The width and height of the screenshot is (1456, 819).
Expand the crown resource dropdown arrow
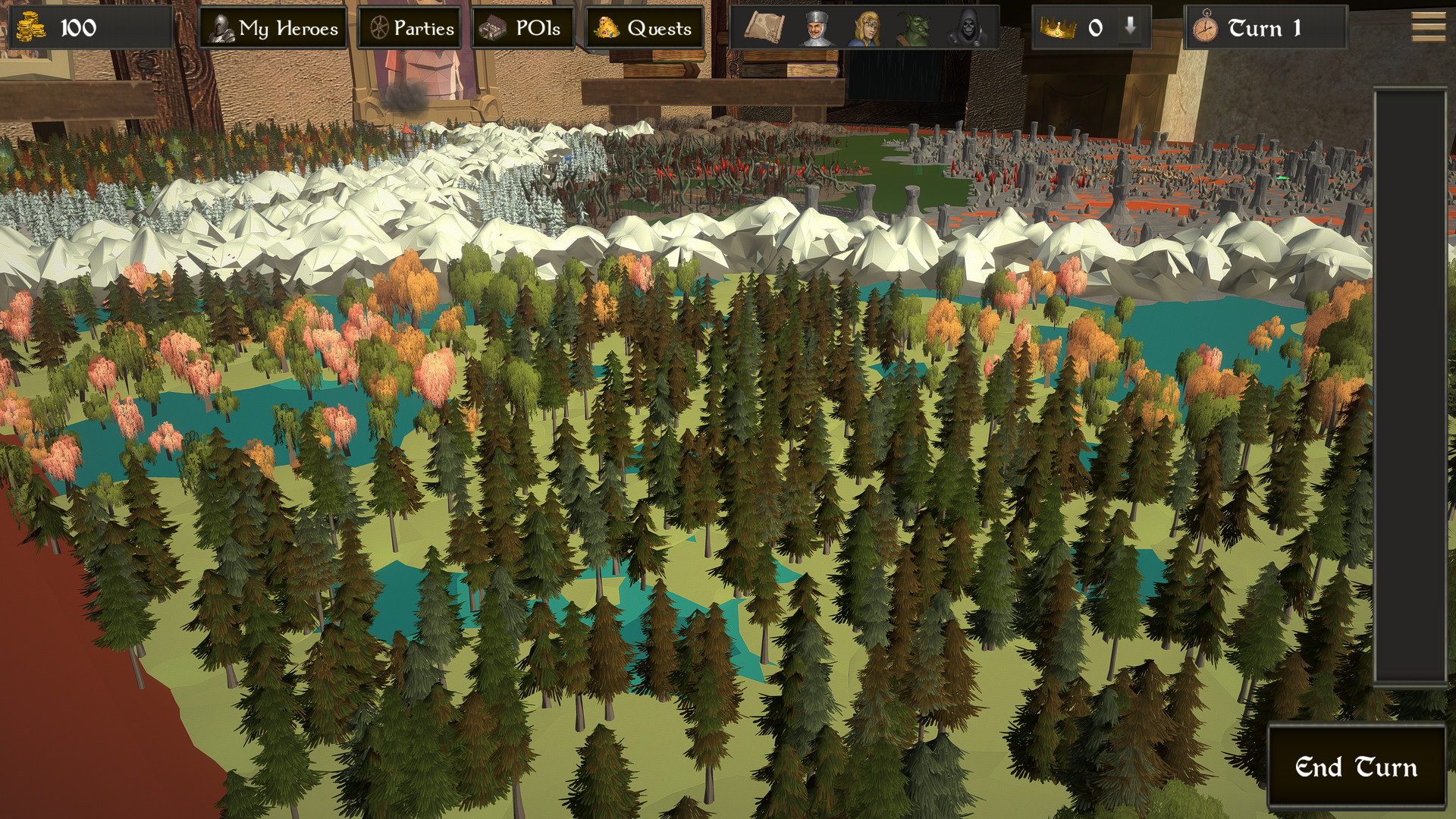pos(1129,29)
